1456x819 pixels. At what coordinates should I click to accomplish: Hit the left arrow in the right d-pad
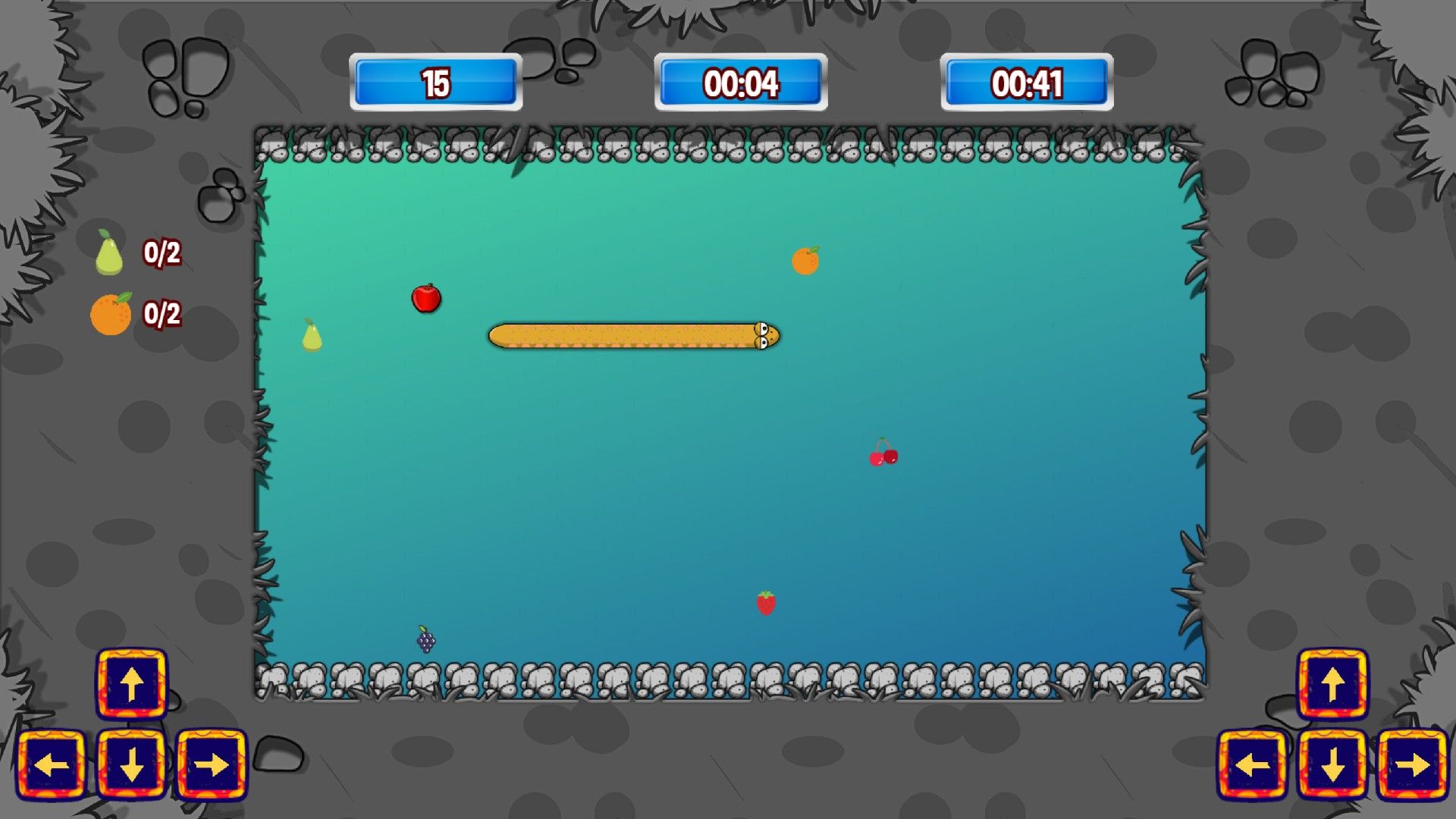pyautogui.click(x=1253, y=764)
